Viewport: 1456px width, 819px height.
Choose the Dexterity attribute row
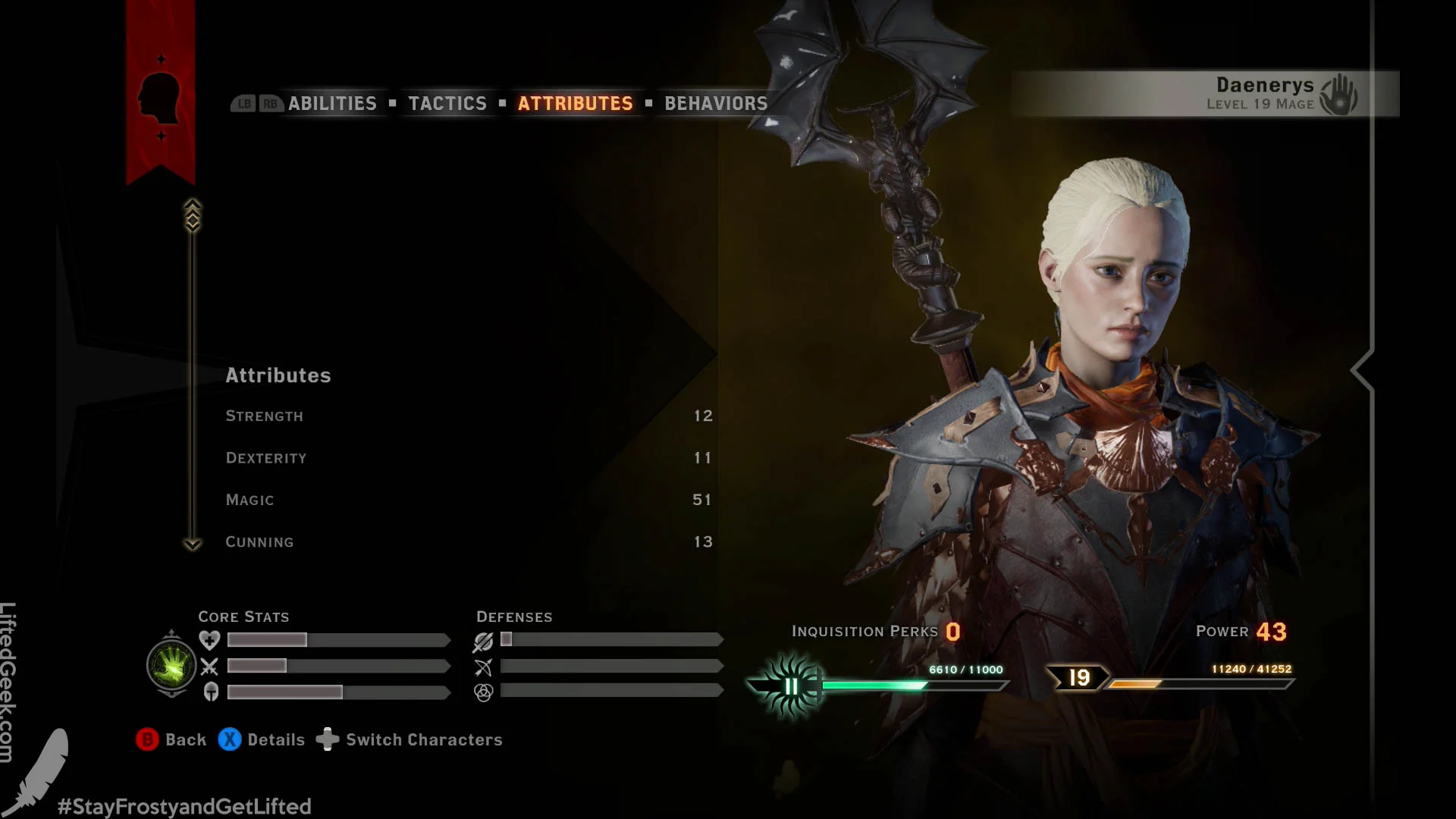(x=468, y=458)
